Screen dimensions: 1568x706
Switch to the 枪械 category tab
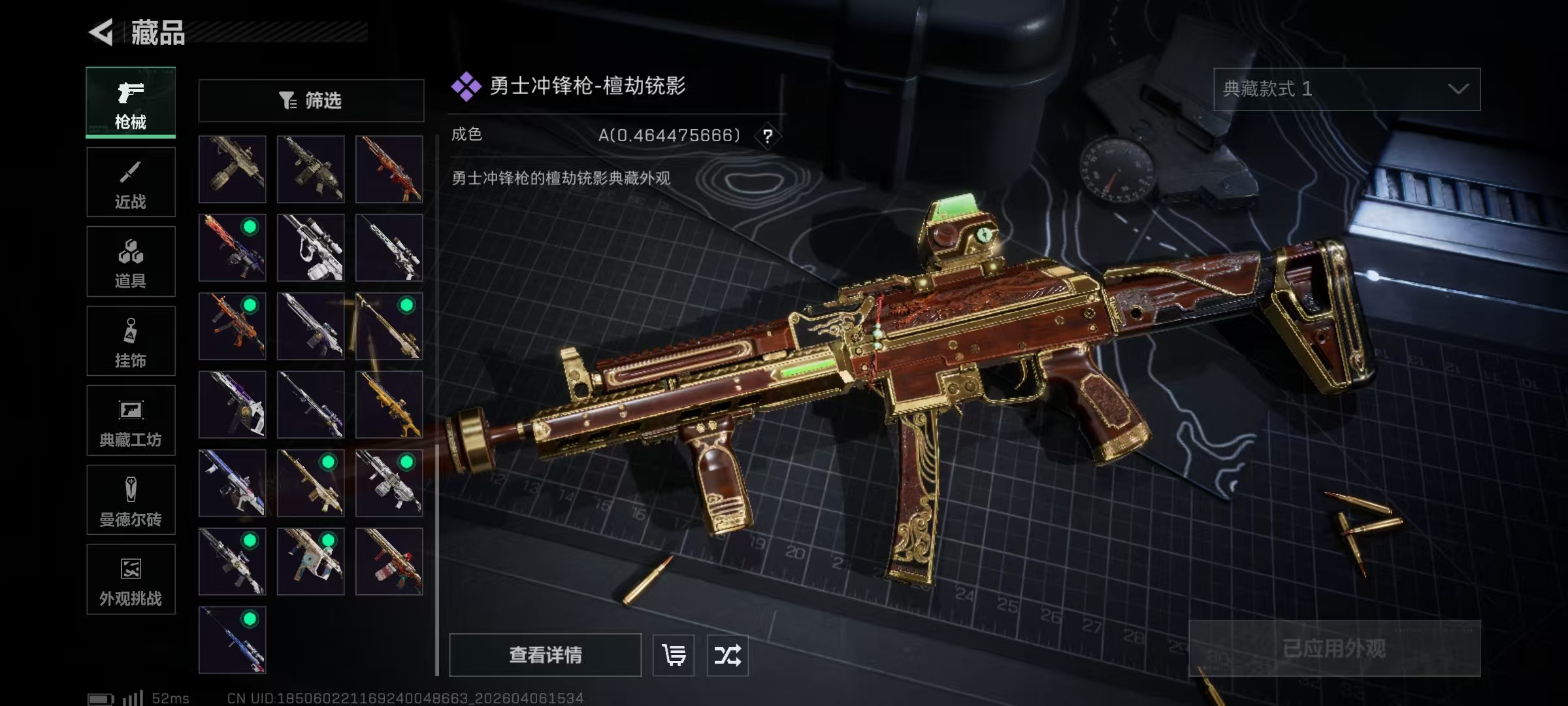131,102
